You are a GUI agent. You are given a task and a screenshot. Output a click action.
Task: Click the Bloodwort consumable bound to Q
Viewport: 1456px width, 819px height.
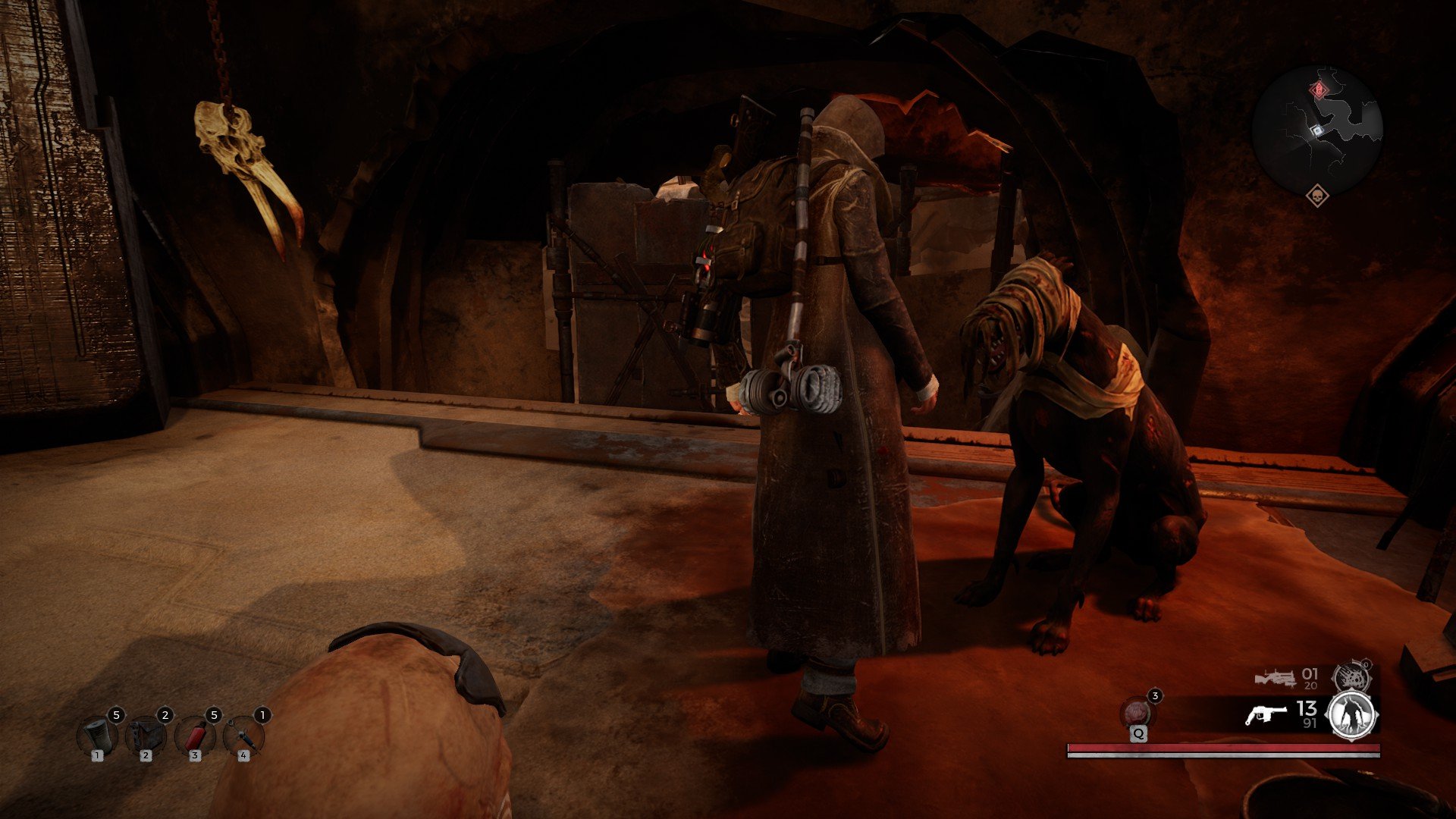pos(1137,711)
